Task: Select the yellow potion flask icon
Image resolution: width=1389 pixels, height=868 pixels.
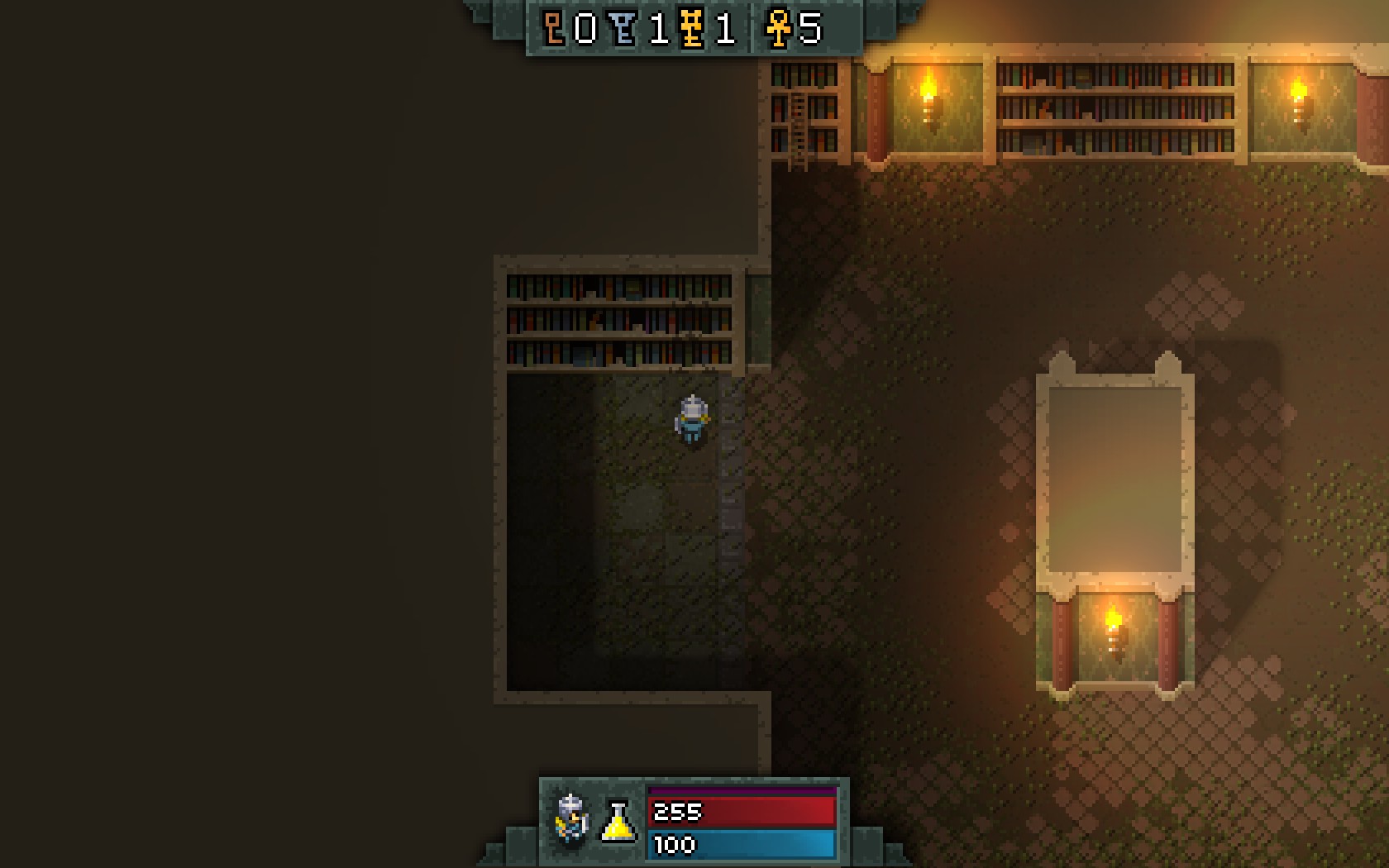Action: [618, 822]
